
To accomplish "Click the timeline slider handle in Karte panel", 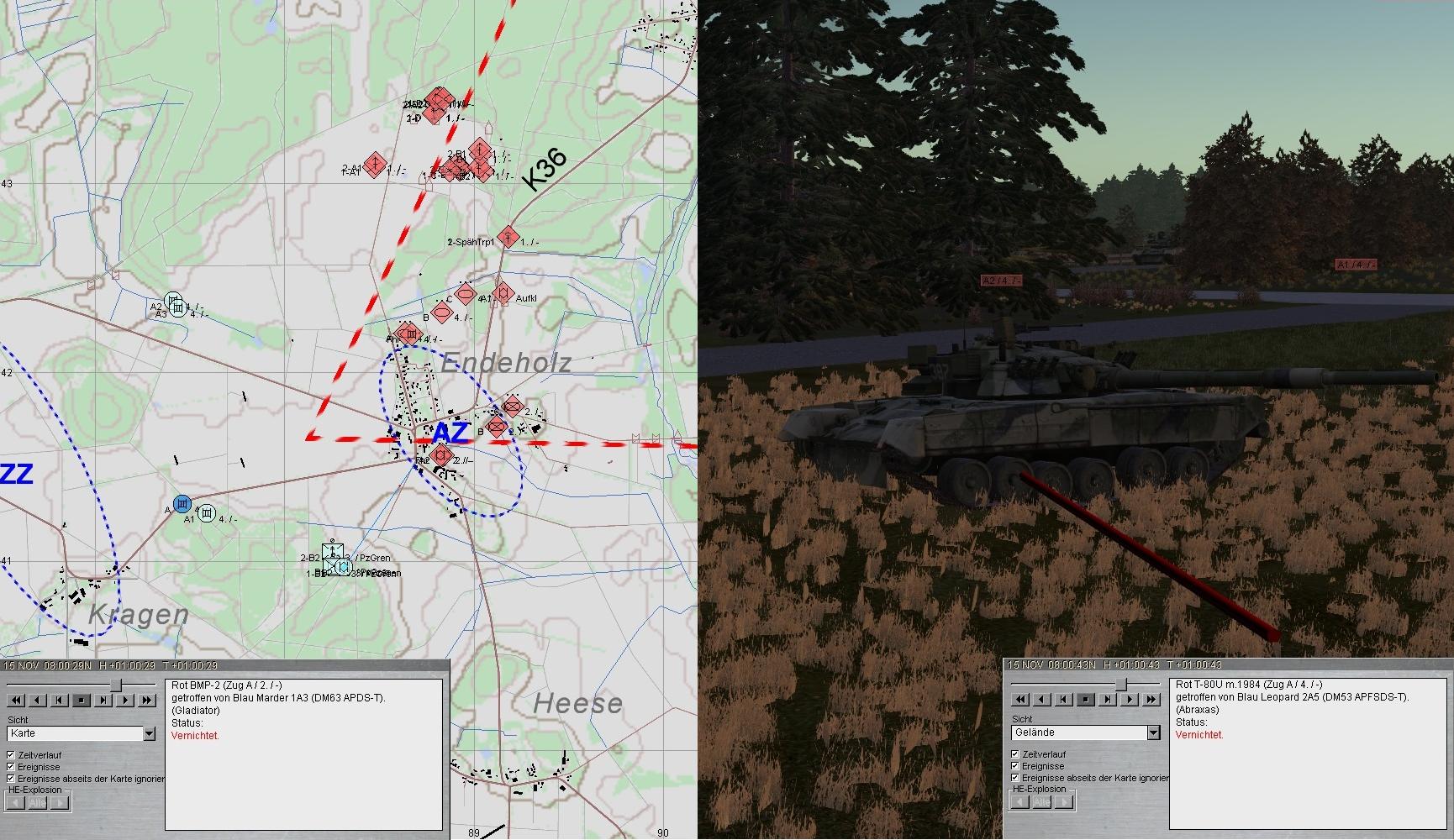I will coord(116,685).
